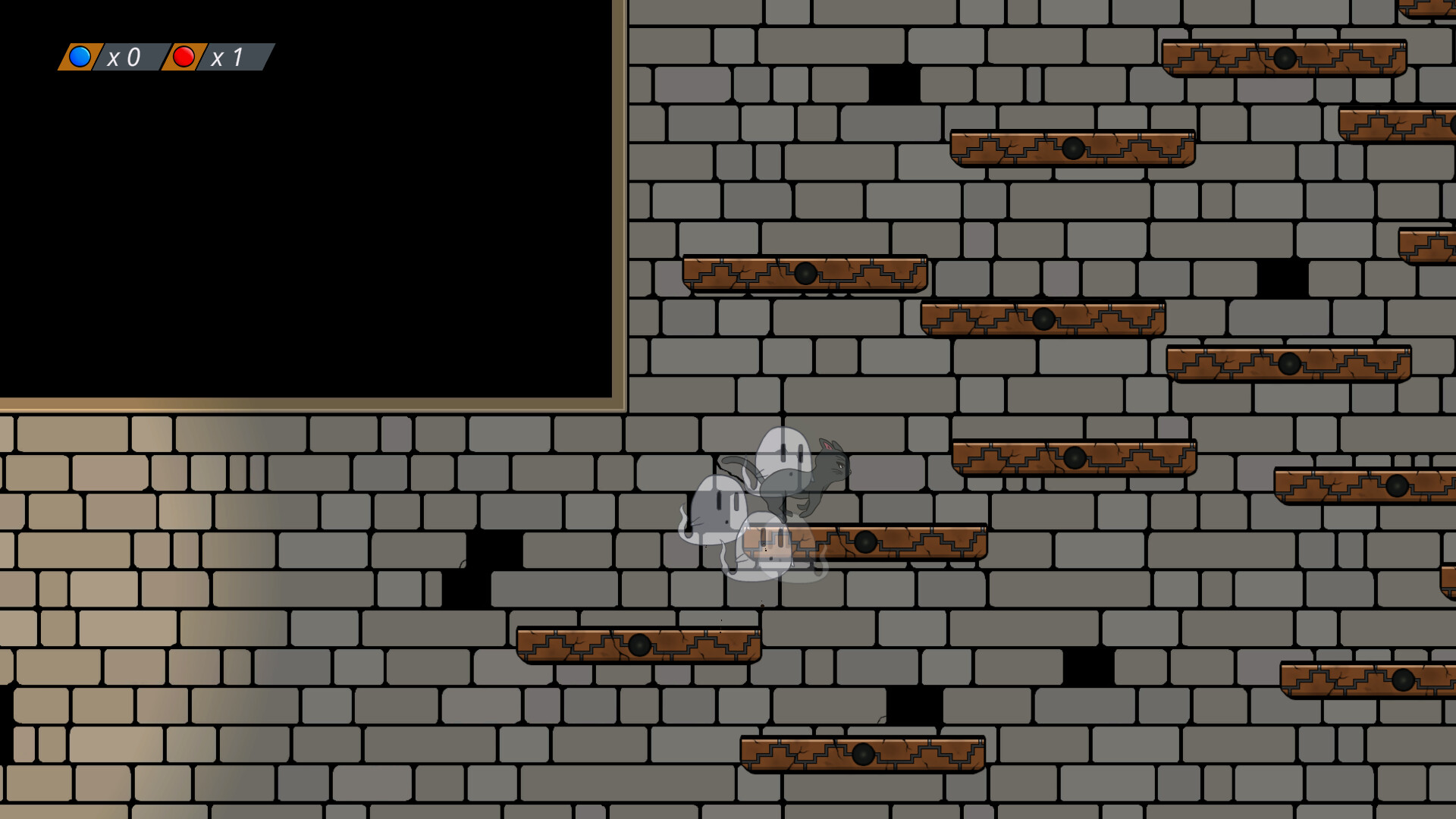Open the large black window area
Viewport: 1456px width, 819px height.
click(303, 212)
